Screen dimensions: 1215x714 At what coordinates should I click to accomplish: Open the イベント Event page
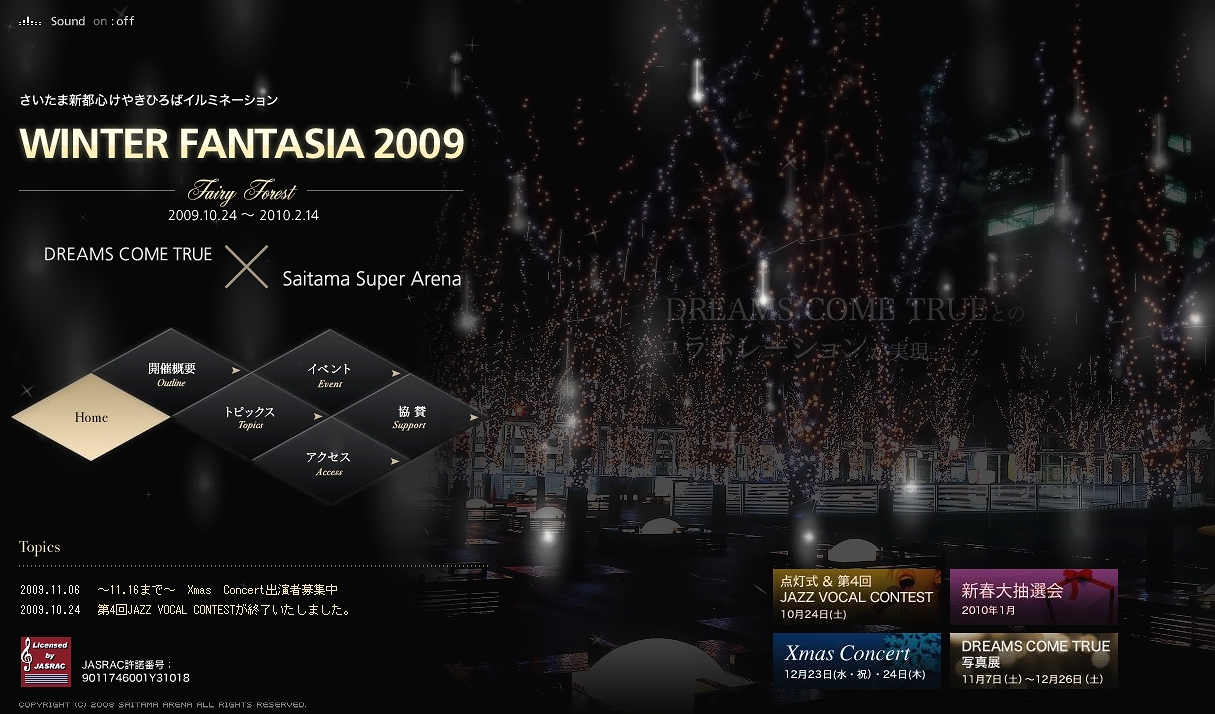330,375
